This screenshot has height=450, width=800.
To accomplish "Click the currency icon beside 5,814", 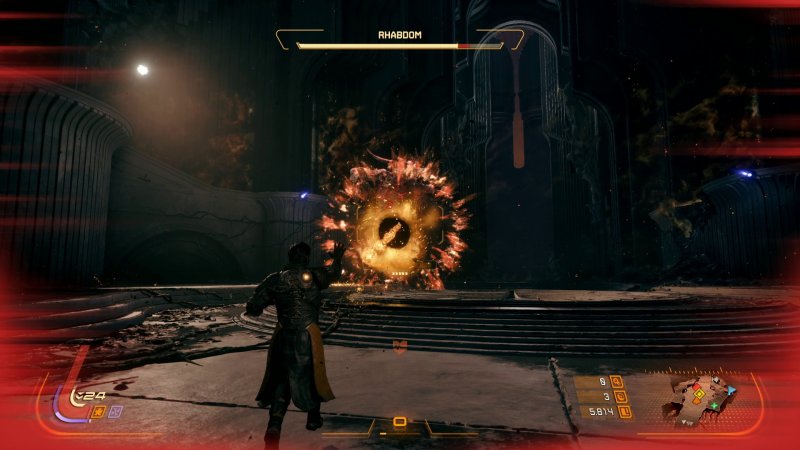I will (625, 411).
